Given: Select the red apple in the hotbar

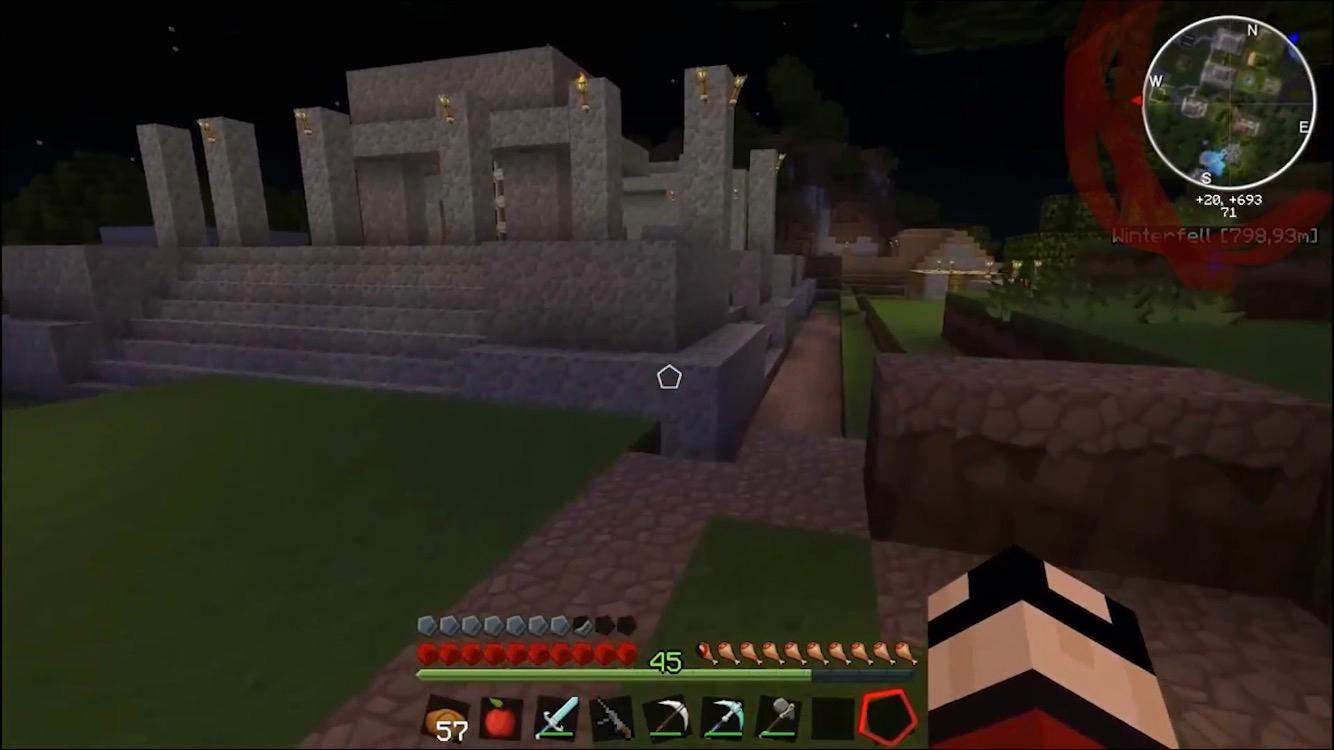Looking at the screenshot, I should pyautogui.click(x=501, y=716).
